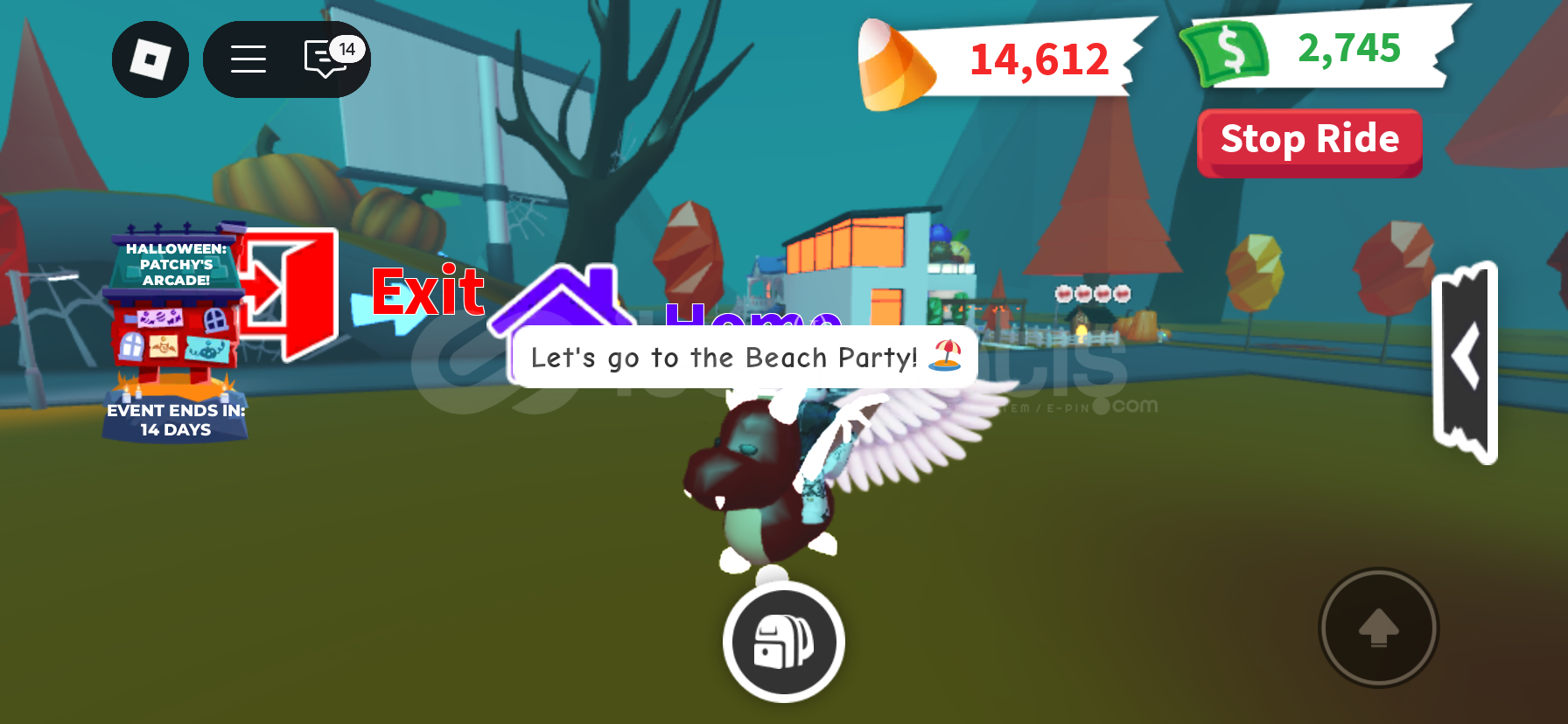This screenshot has height=724, width=1568.
Task: Open the backpack inventory
Action: tap(782, 641)
